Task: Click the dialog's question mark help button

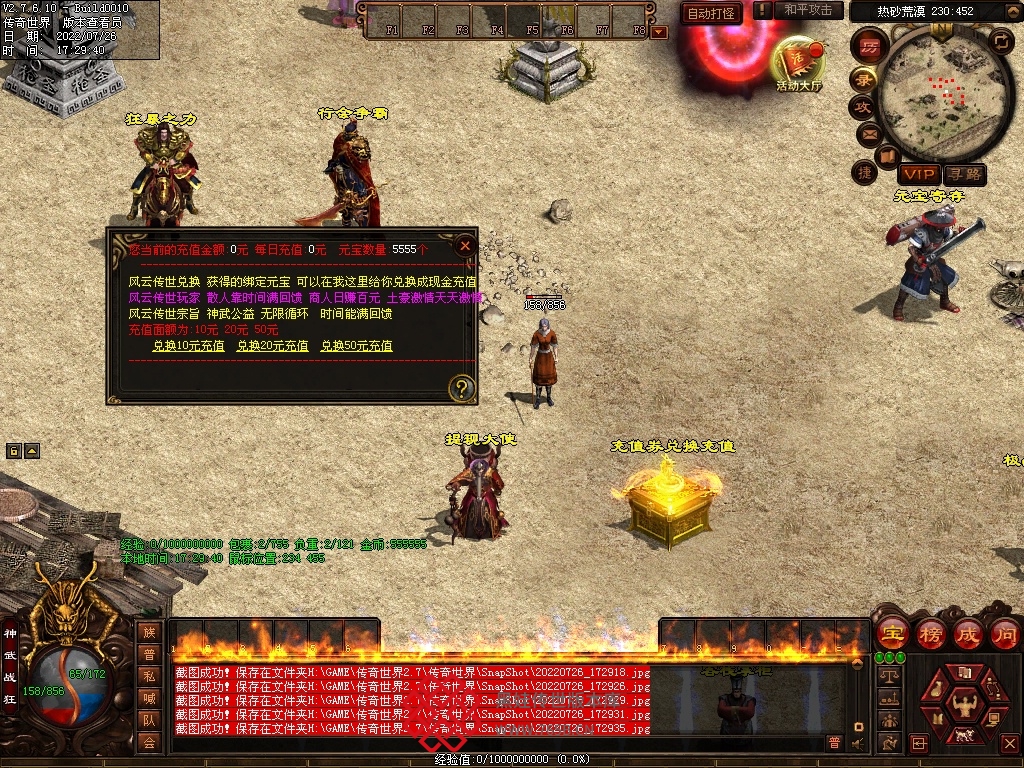Action: (x=461, y=388)
